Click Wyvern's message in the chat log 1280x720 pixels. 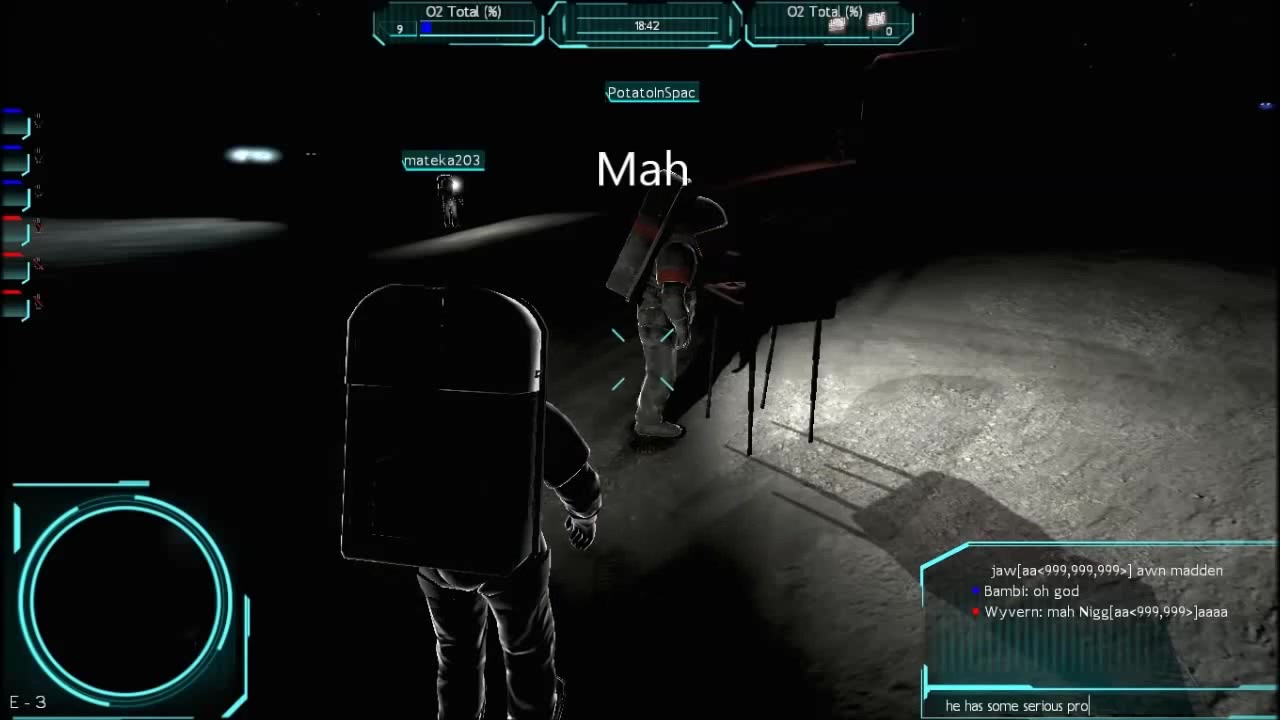click(x=1105, y=612)
